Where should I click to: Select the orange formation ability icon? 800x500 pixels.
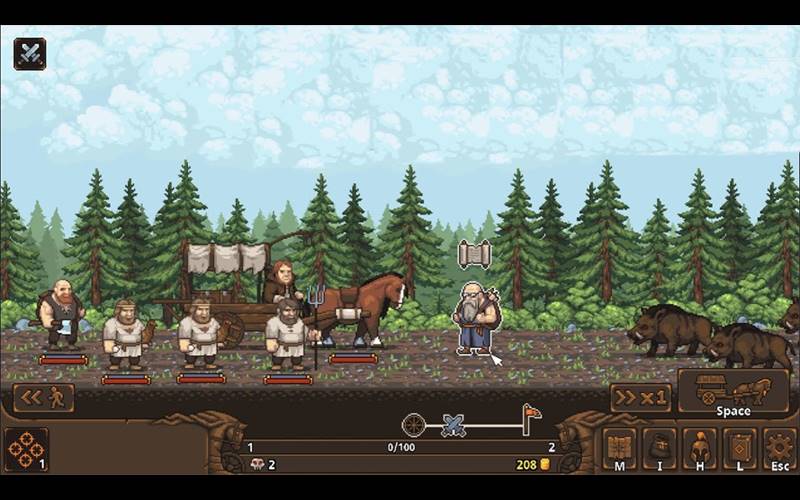tap(26, 449)
